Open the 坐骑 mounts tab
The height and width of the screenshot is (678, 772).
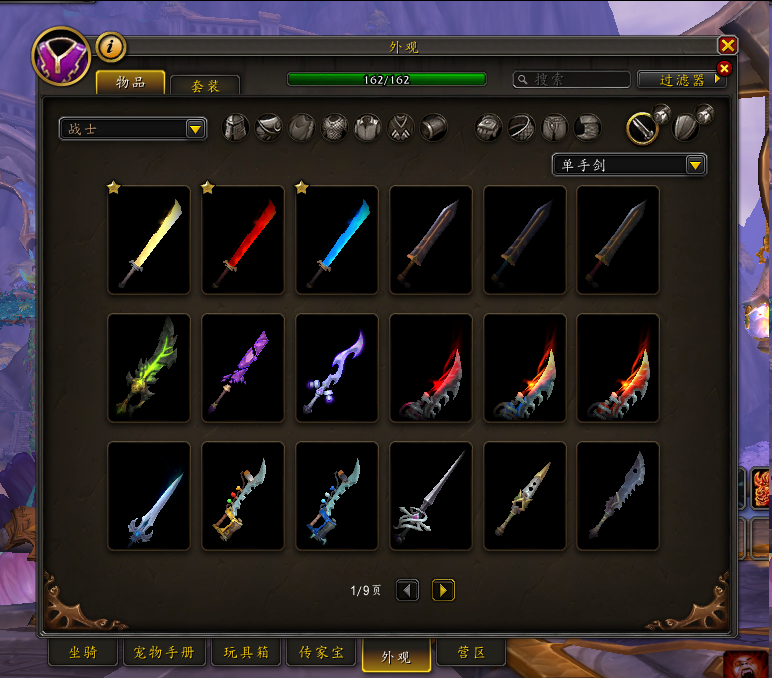[86, 653]
